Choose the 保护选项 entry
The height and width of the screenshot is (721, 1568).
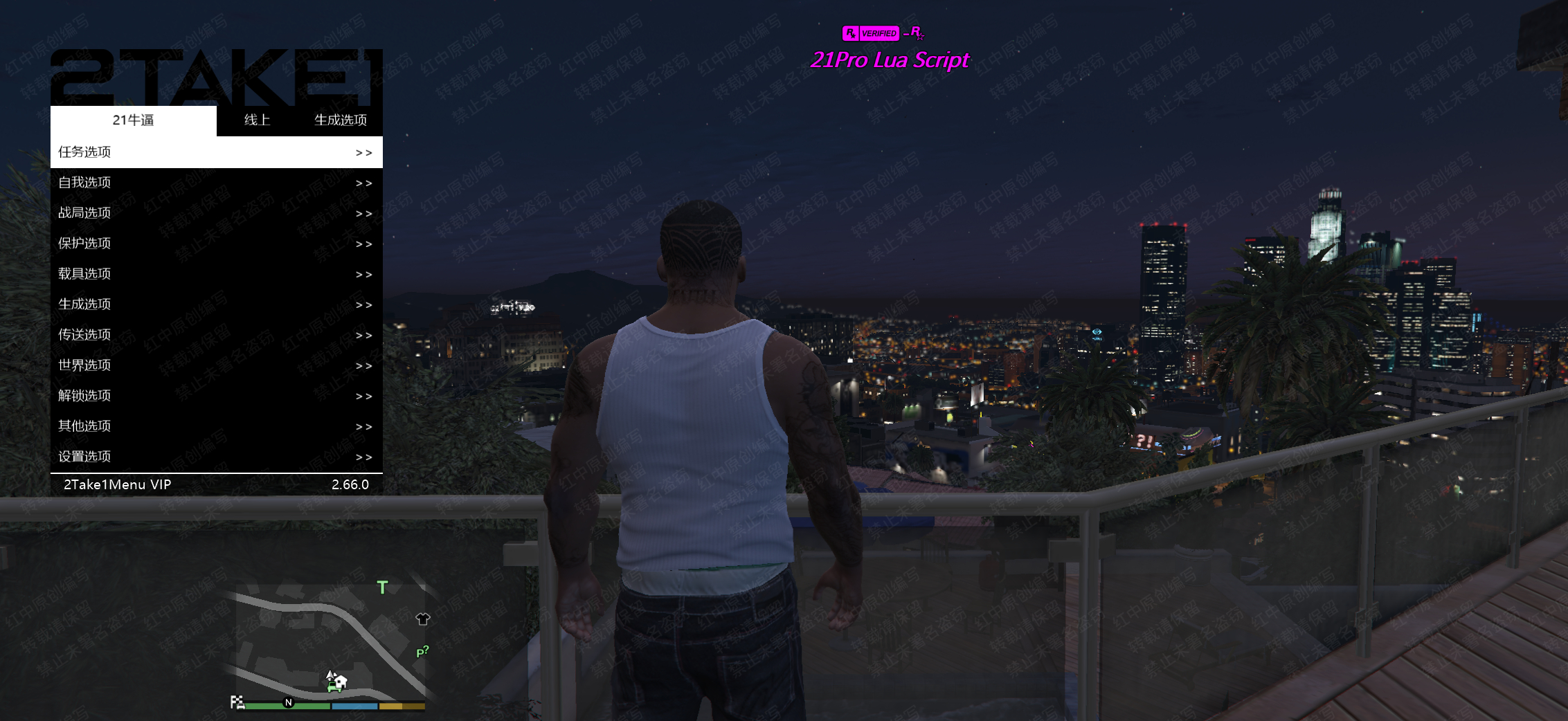coord(216,244)
